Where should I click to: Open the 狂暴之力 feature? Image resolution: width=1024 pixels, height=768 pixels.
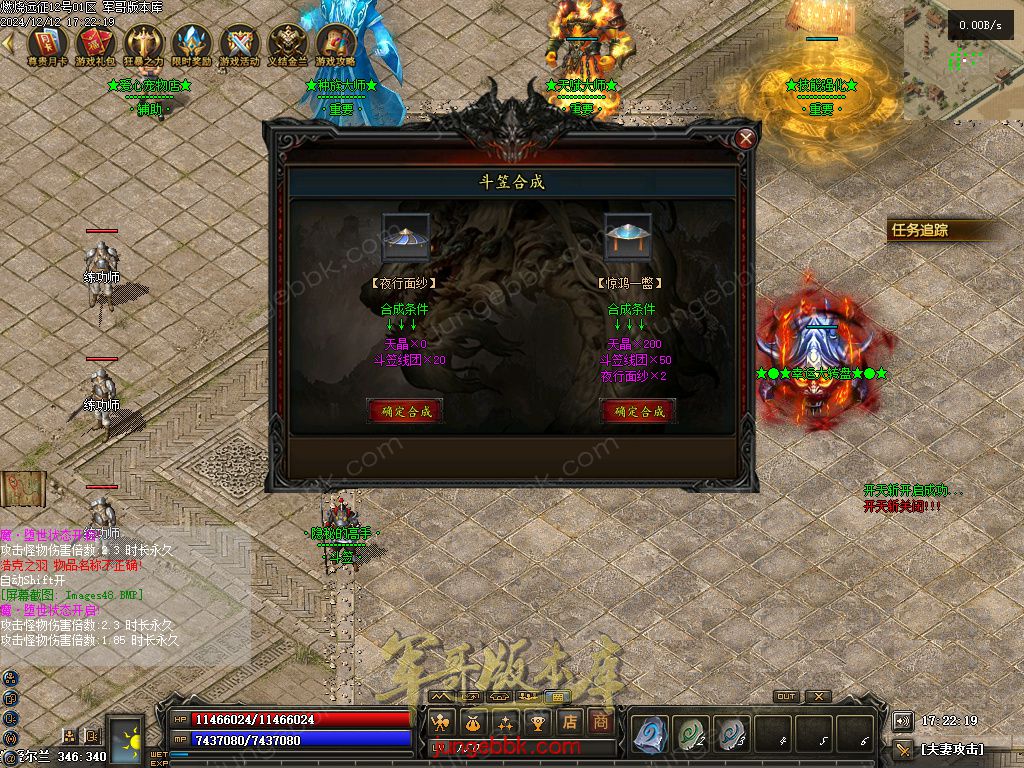point(143,46)
